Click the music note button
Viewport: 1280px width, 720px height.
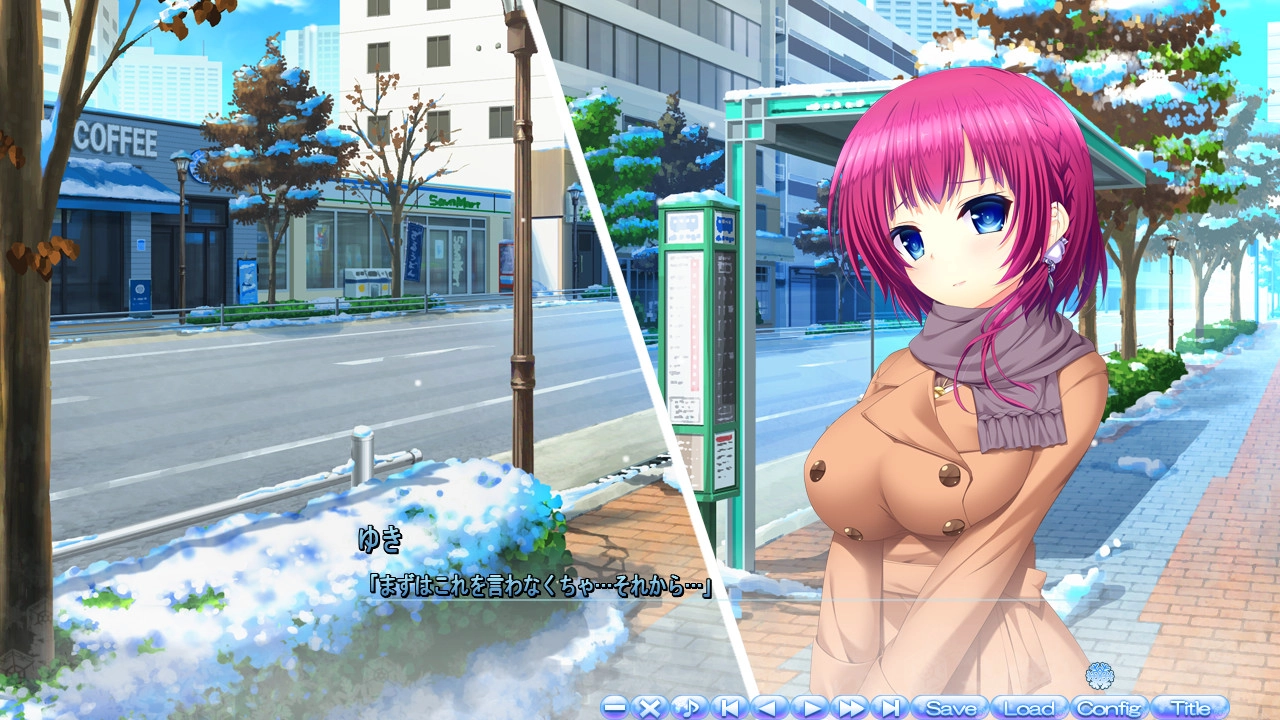pyautogui.click(x=688, y=708)
